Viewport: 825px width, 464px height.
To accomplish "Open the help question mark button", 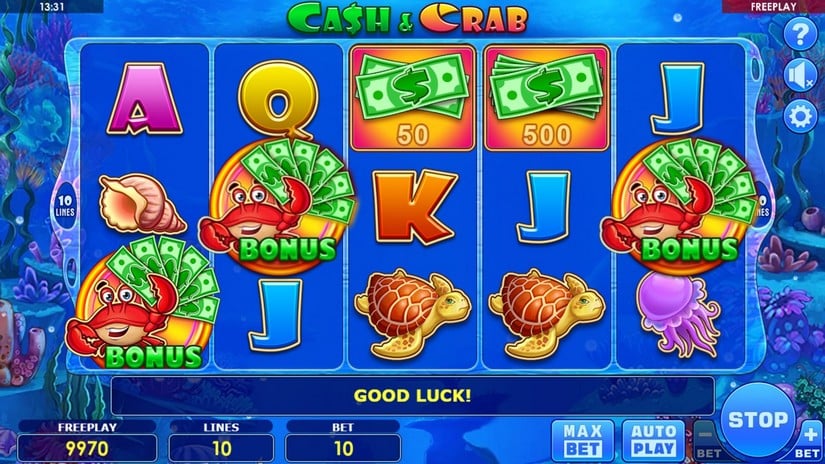I will click(800, 34).
